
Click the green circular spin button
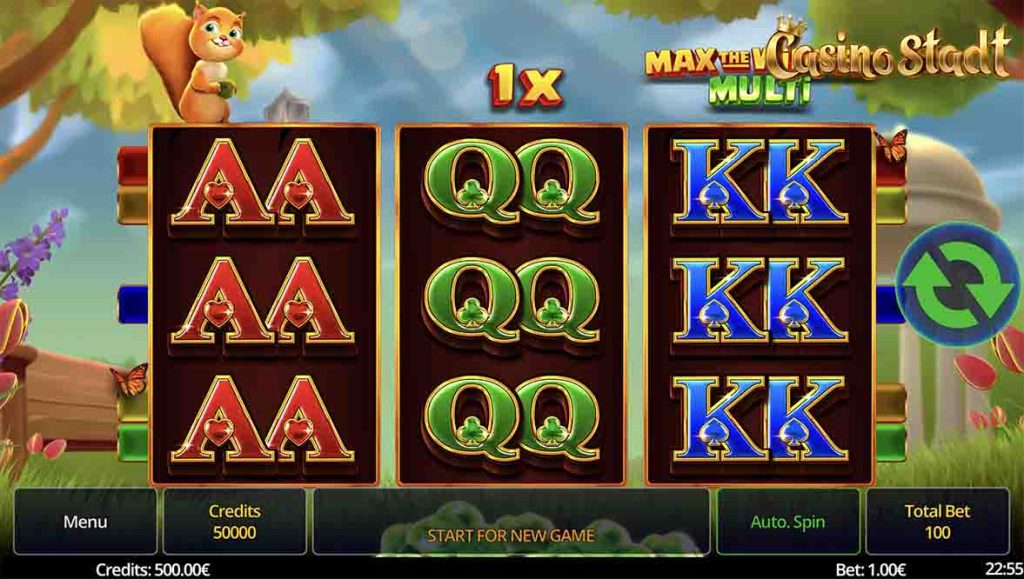pyautogui.click(x=956, y=285)
